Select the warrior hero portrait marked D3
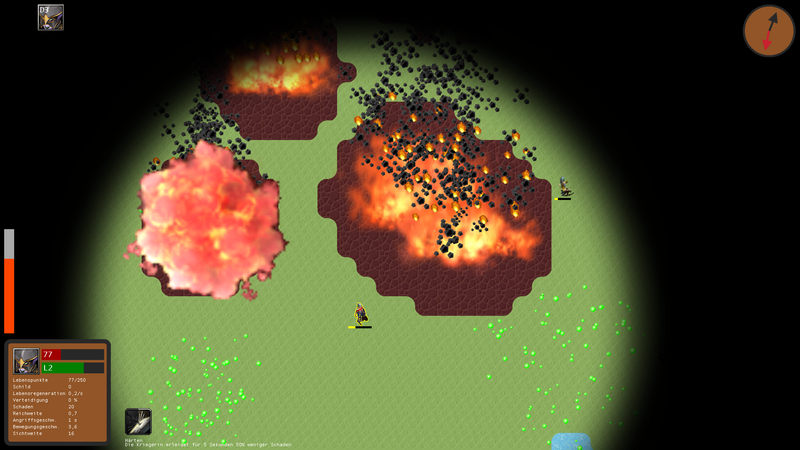The image size is (800, 450). click(x=51, y=17)
